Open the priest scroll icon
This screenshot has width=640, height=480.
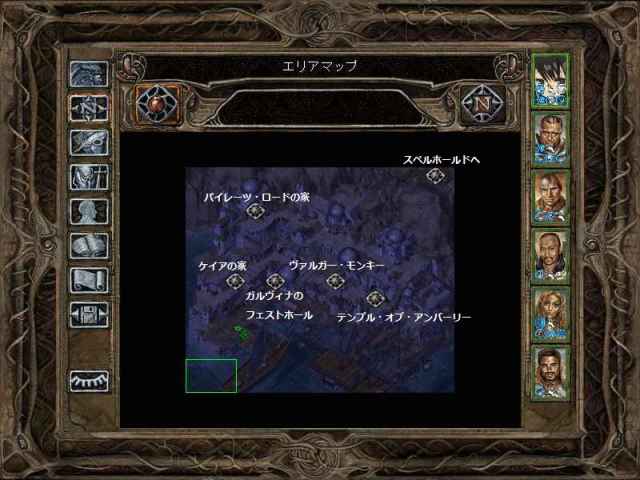[88, 280]
